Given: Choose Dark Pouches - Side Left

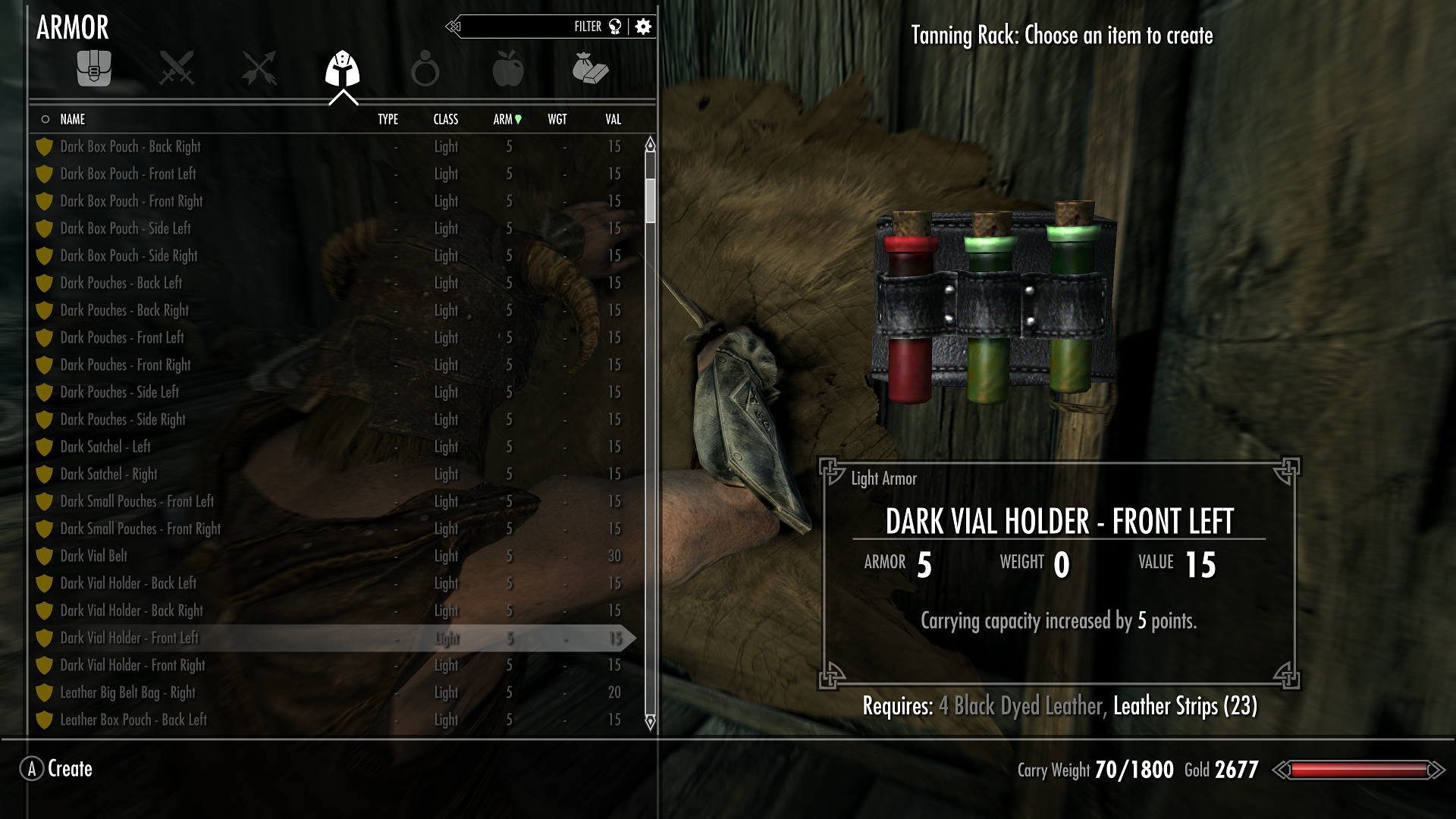Looking at the screenshot, I should [x=120, y=392].
